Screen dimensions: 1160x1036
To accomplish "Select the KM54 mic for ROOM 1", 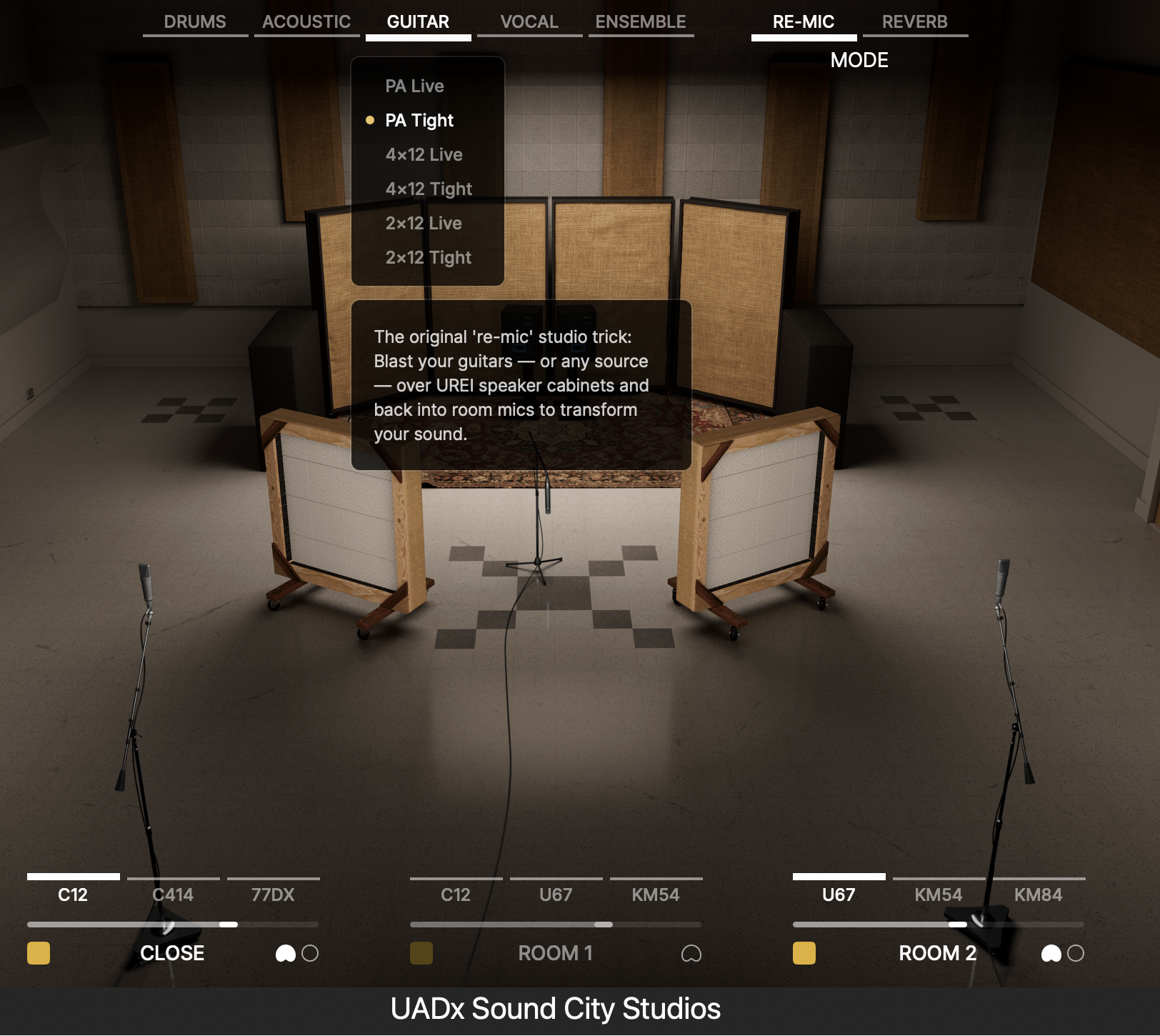I will pos(655,894).
